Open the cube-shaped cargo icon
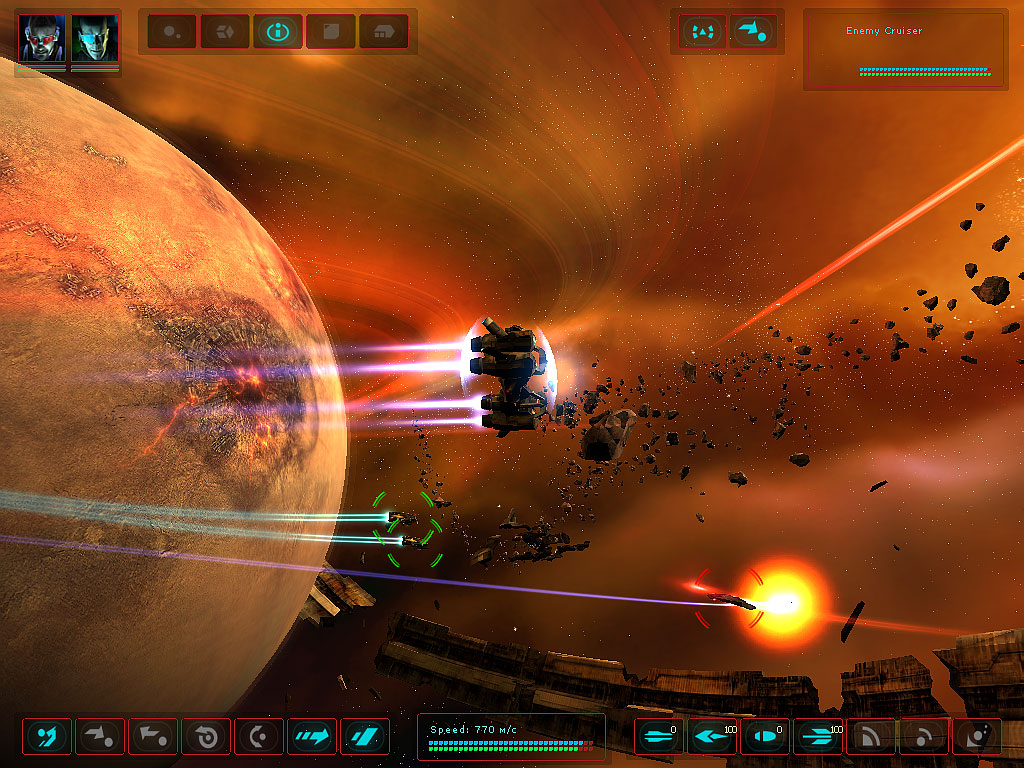Screen dimensions: 1024x768 pos(225,32)
